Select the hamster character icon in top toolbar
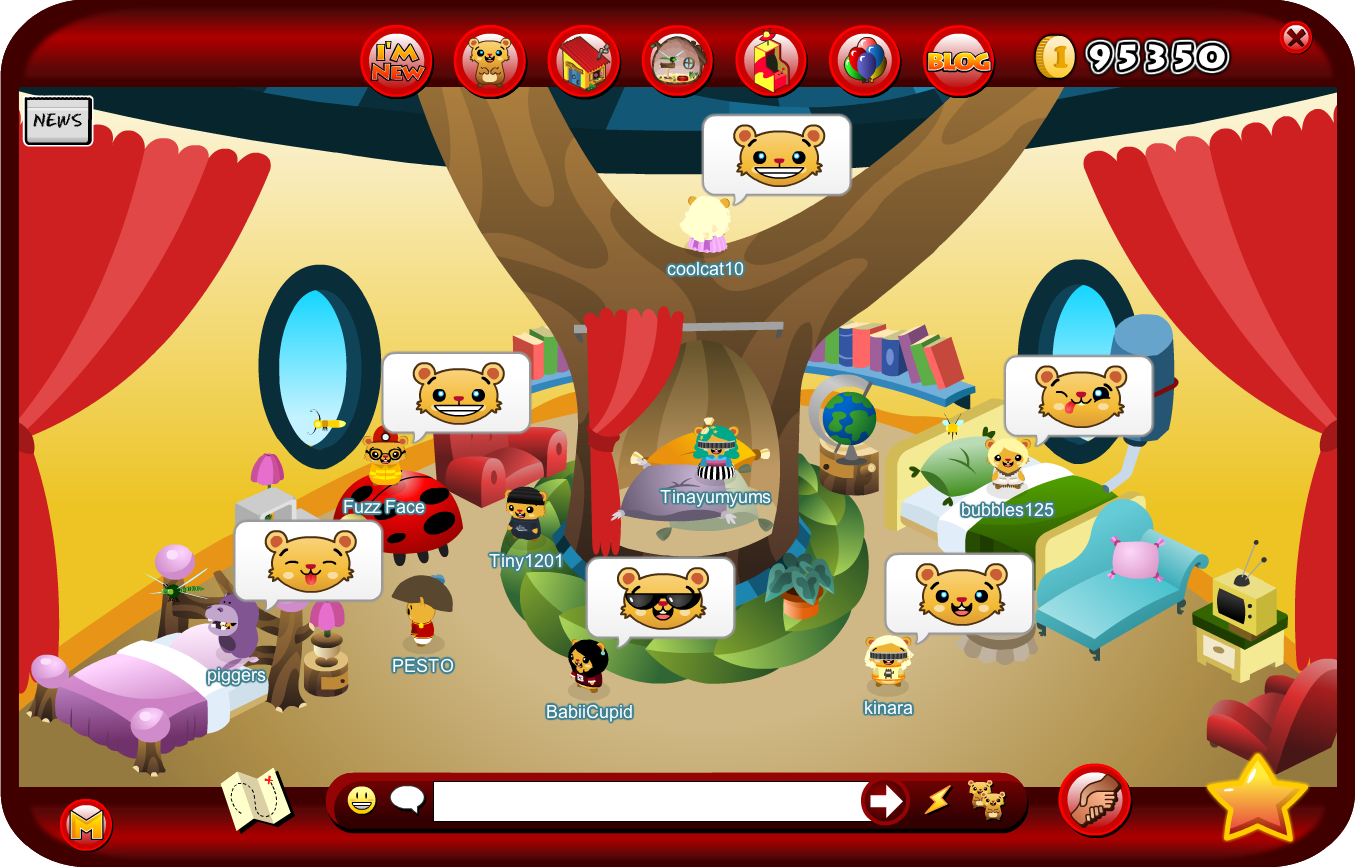 [x=489, y=60]
